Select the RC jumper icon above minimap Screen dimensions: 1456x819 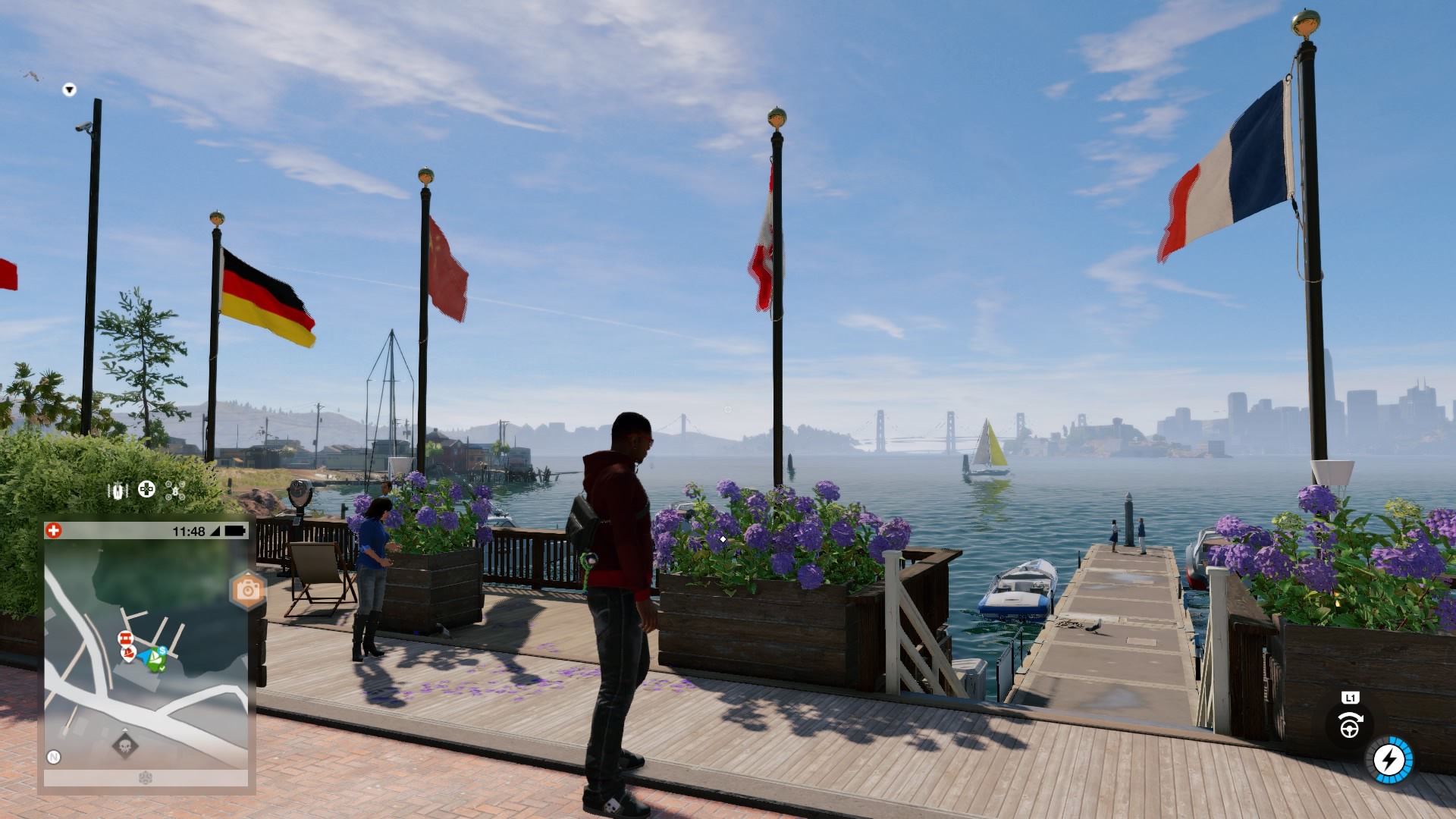click(118, 491)
